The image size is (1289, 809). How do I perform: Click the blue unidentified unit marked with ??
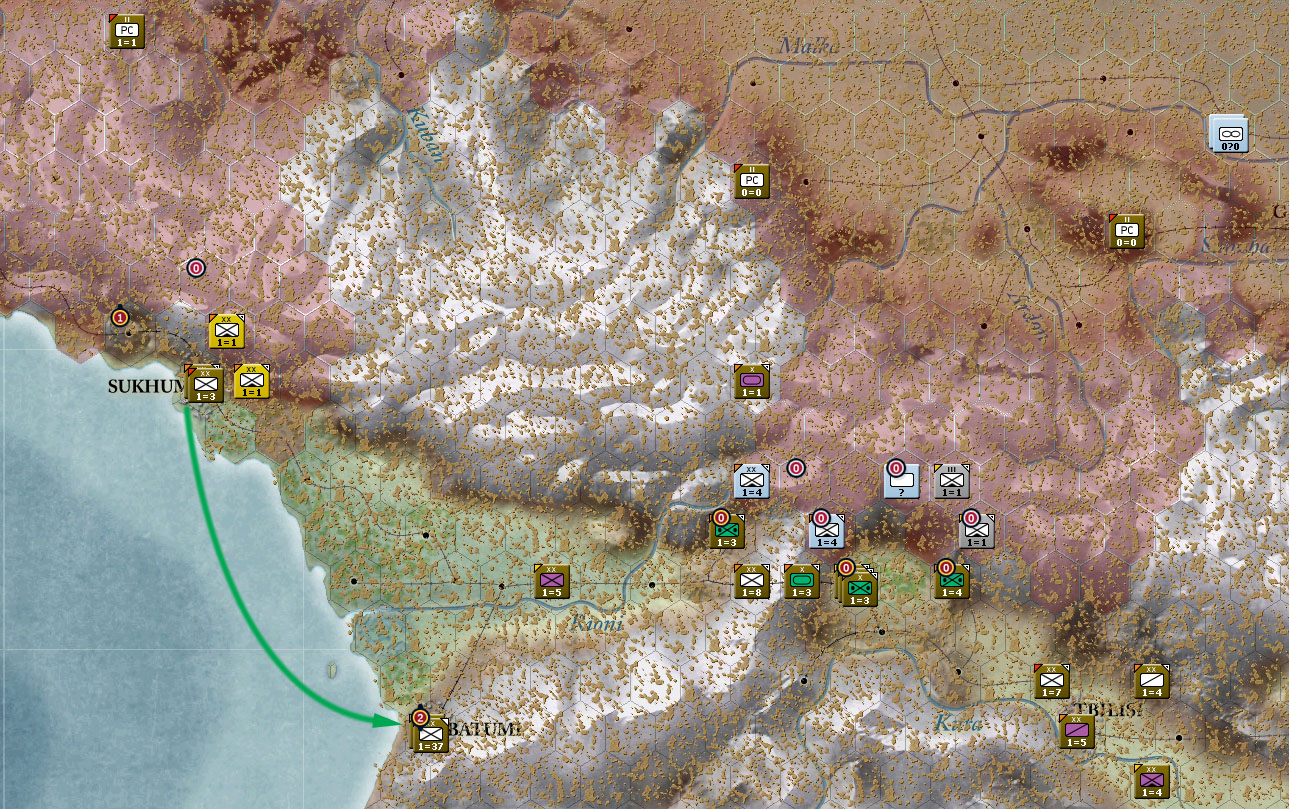[x=901, y=484]
